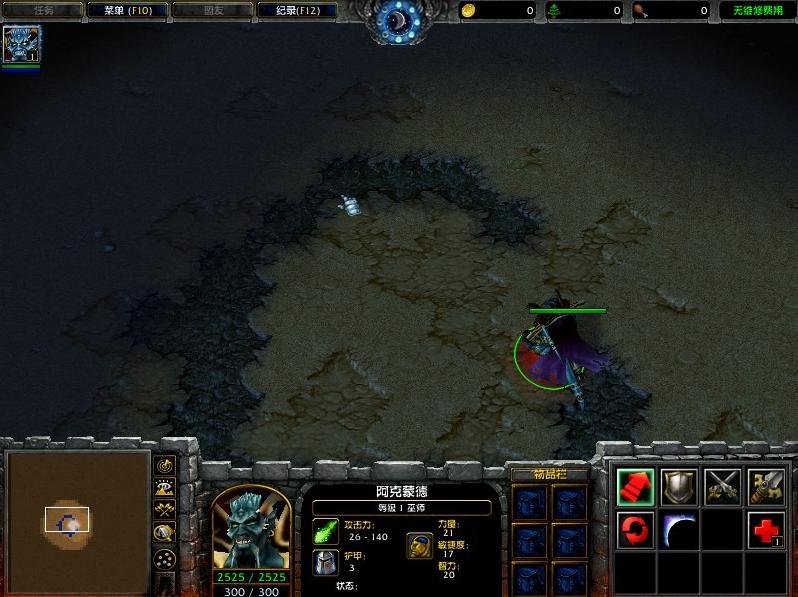Image resolution: width=798 pixels, height=597 pixels.
Task: Select the hero icon in the top-left corner
Action: (20, 45)
